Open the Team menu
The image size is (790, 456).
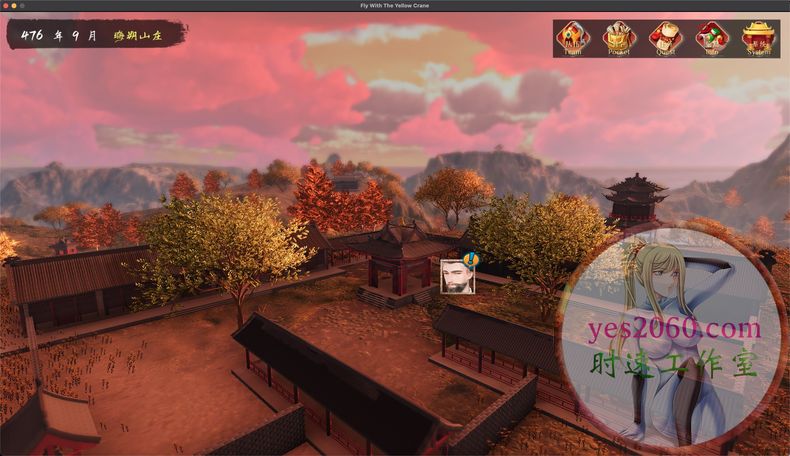(572, 38)
